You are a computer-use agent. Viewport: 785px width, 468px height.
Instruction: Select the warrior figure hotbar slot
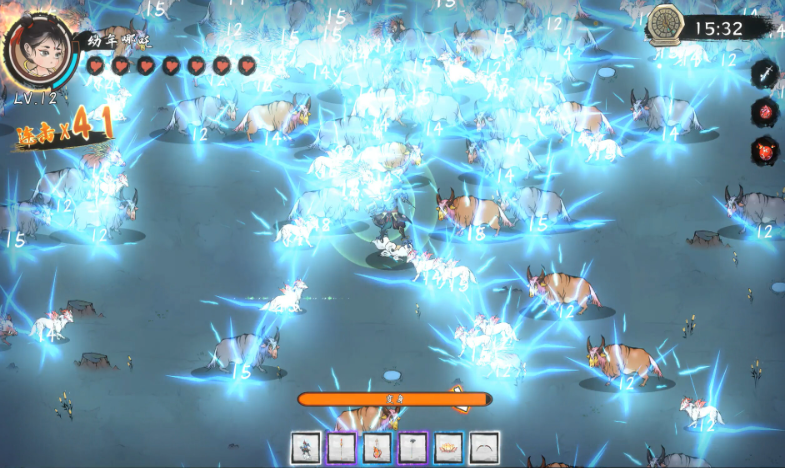click(306, 447)
